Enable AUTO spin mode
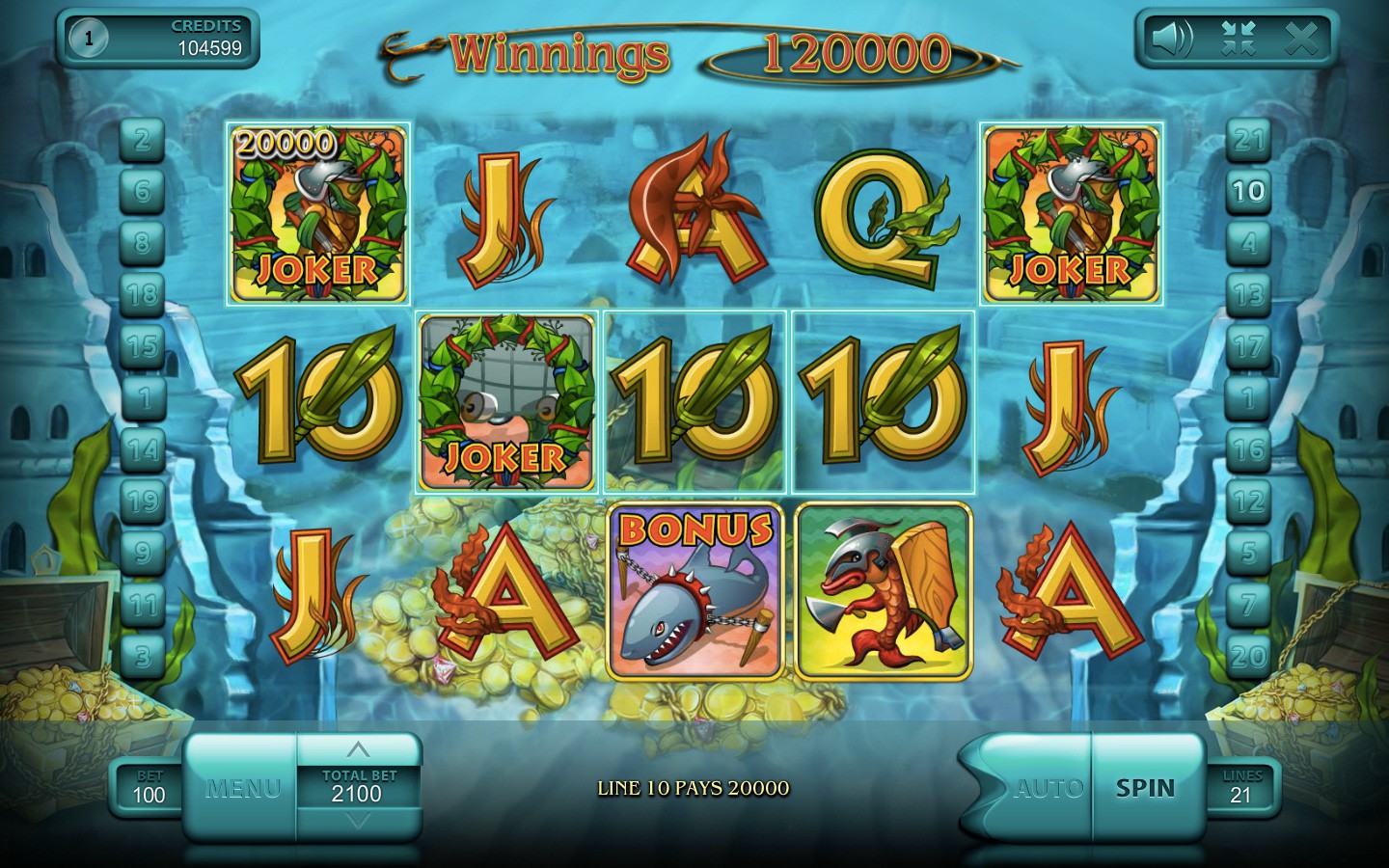The image size is (1389, 868). 1048,788
